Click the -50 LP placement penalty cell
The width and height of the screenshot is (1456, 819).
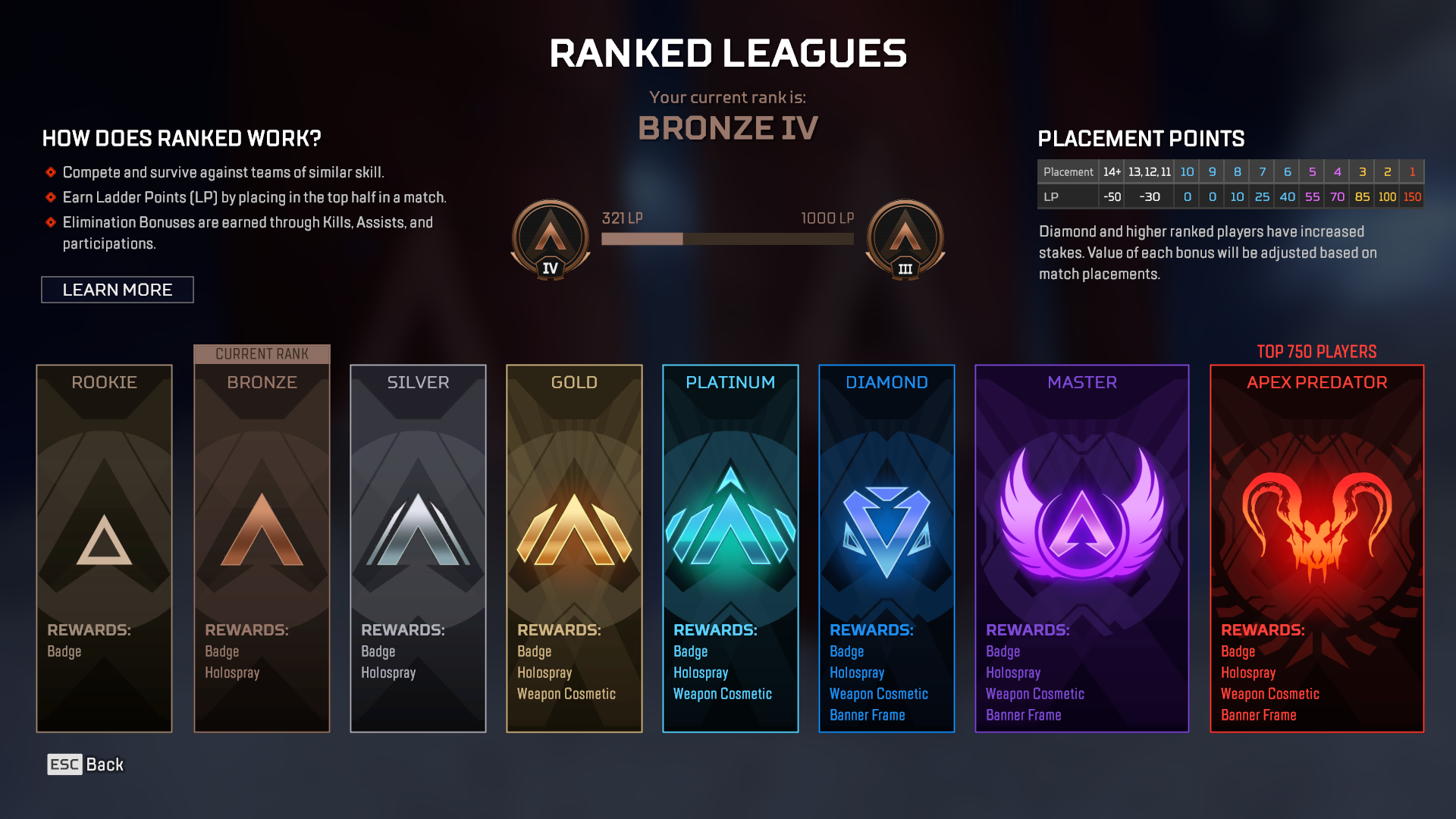coord(1112,196)
